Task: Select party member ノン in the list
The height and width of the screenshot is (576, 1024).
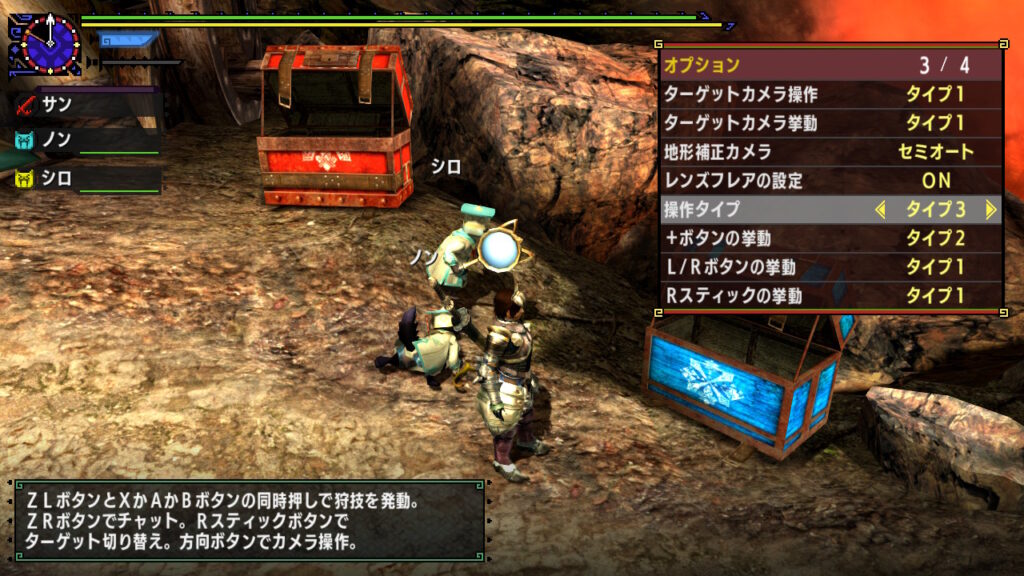Action: (86, 141)
